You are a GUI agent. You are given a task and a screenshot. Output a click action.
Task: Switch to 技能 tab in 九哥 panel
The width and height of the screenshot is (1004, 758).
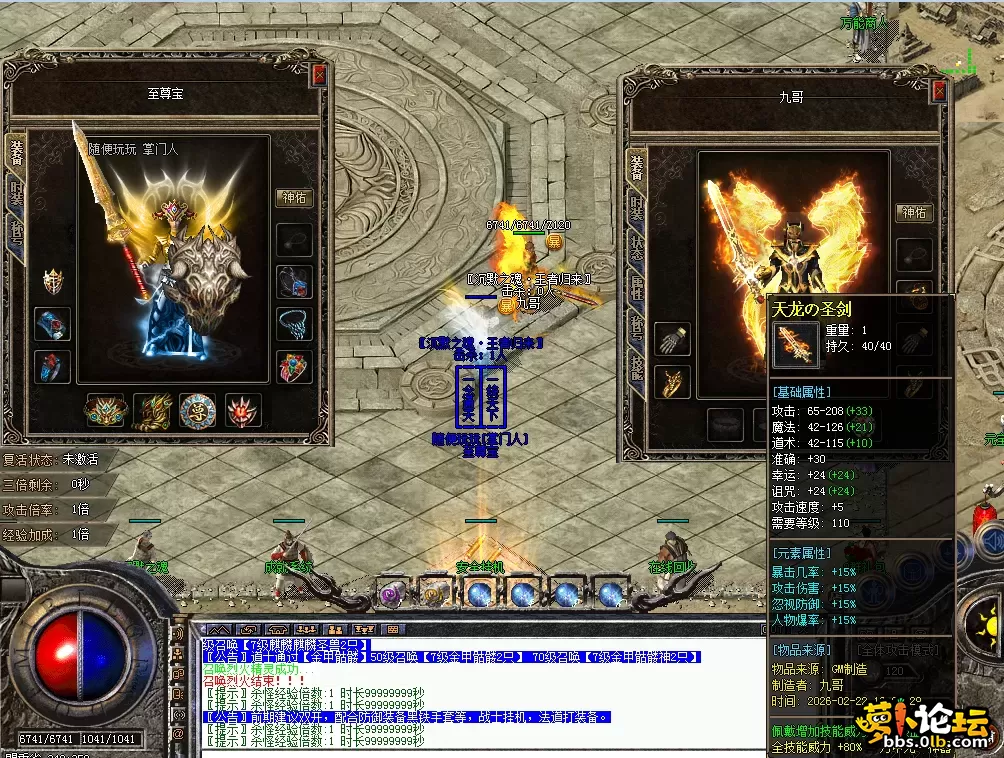(x=637, y=372)
